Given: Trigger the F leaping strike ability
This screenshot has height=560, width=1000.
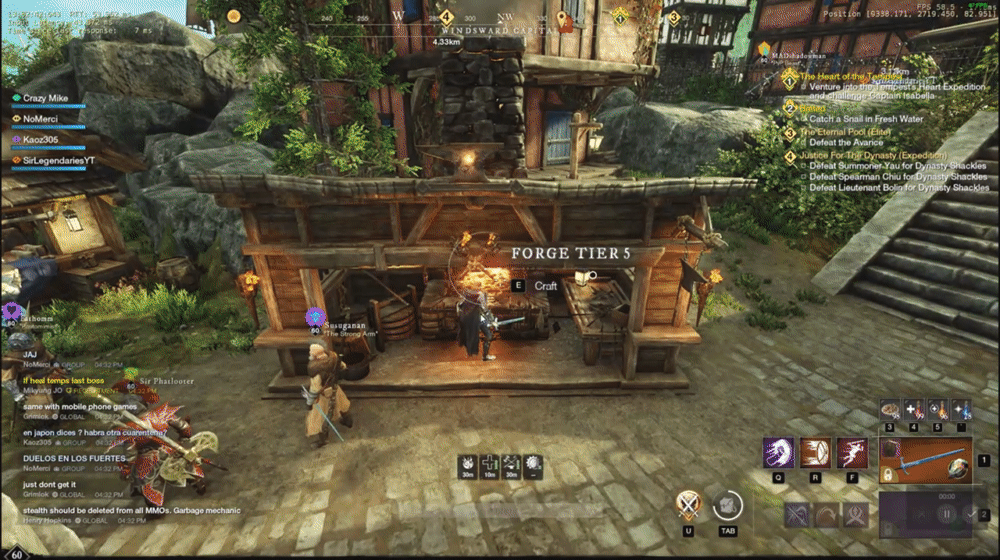Looking at the screenshot, I should coord(852,454).
